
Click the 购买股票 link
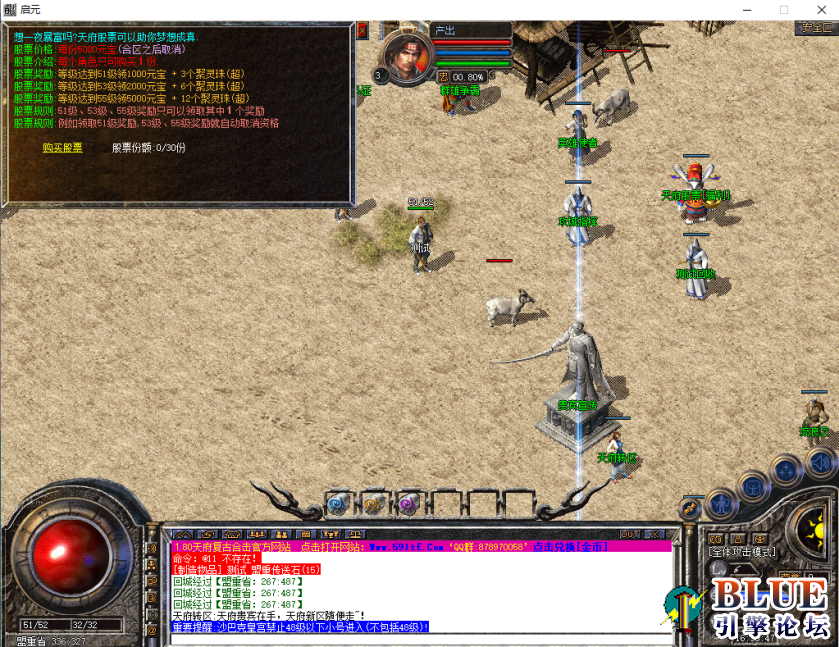63,147
